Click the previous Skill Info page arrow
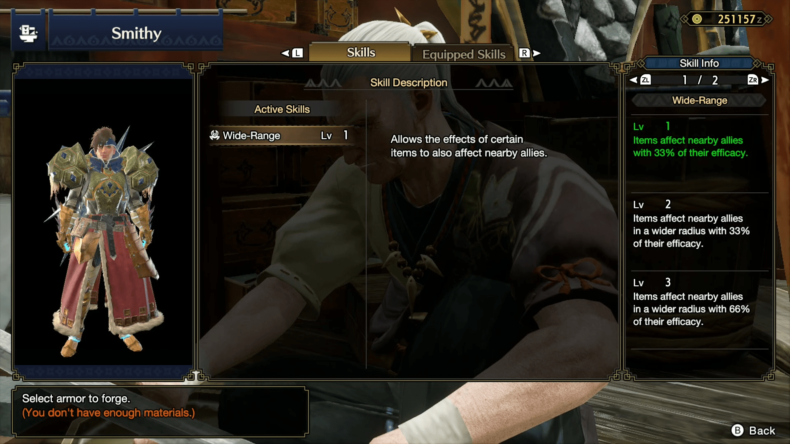The width and height of the screenshot is (790, 444). coord(636,80)
